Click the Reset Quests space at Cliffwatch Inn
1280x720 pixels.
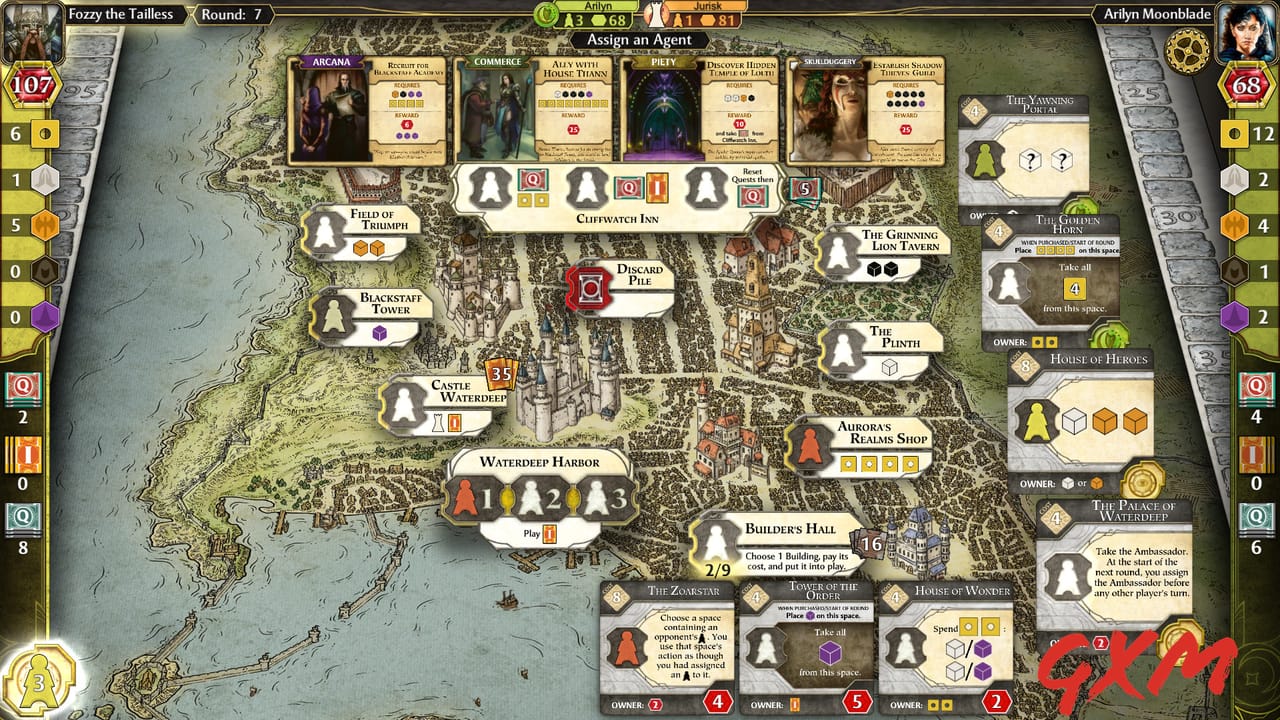click(706, 187)
